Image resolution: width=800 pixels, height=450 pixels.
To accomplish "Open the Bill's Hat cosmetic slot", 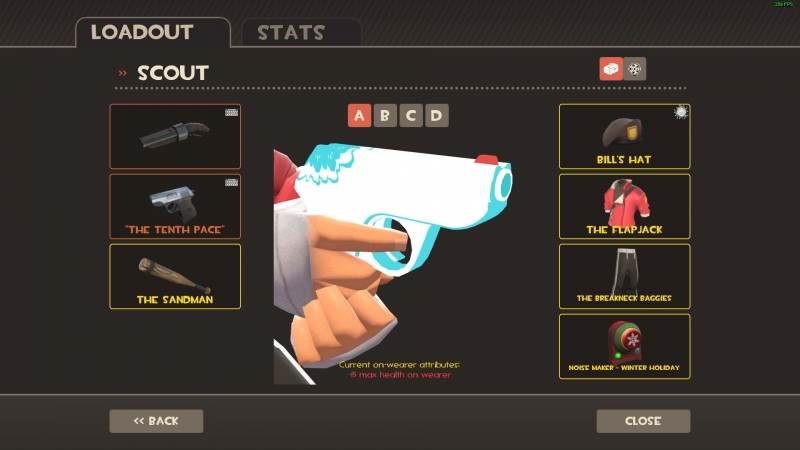I will 624,136.
